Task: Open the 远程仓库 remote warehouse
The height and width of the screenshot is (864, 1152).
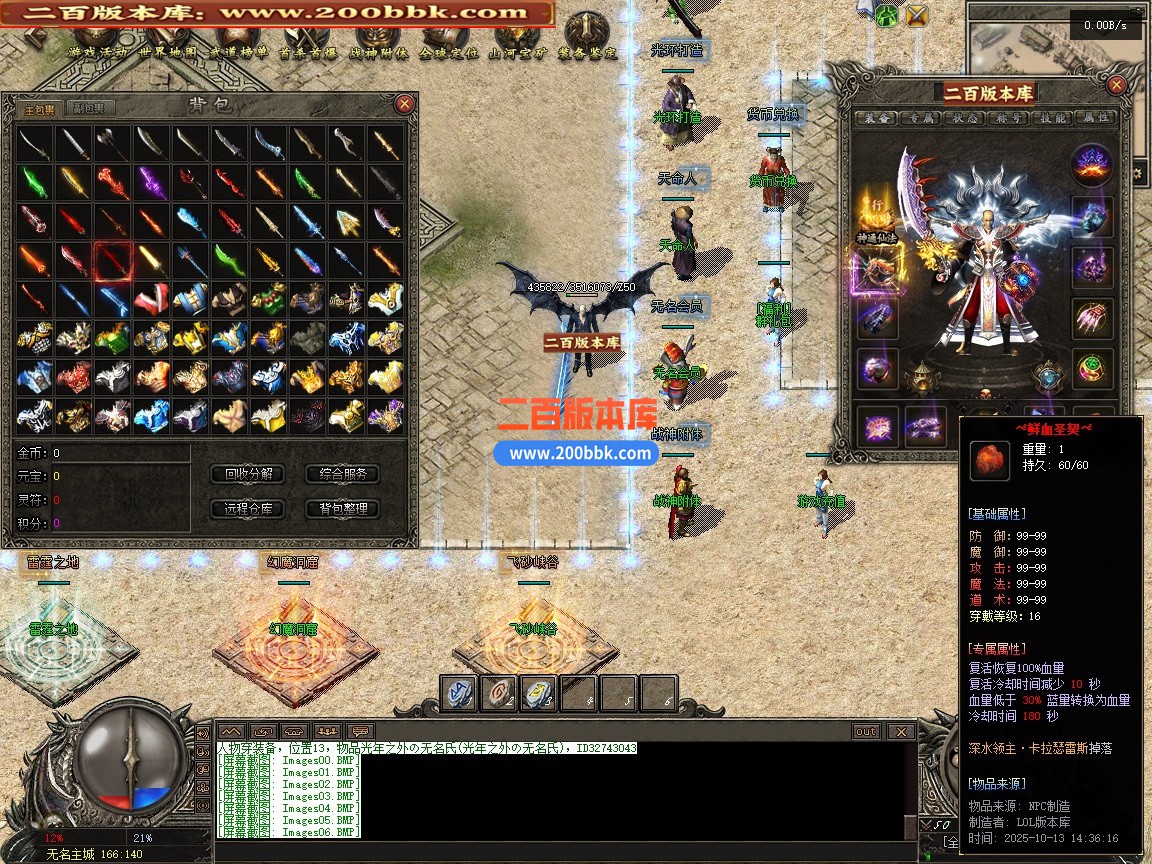Action: 249,508
